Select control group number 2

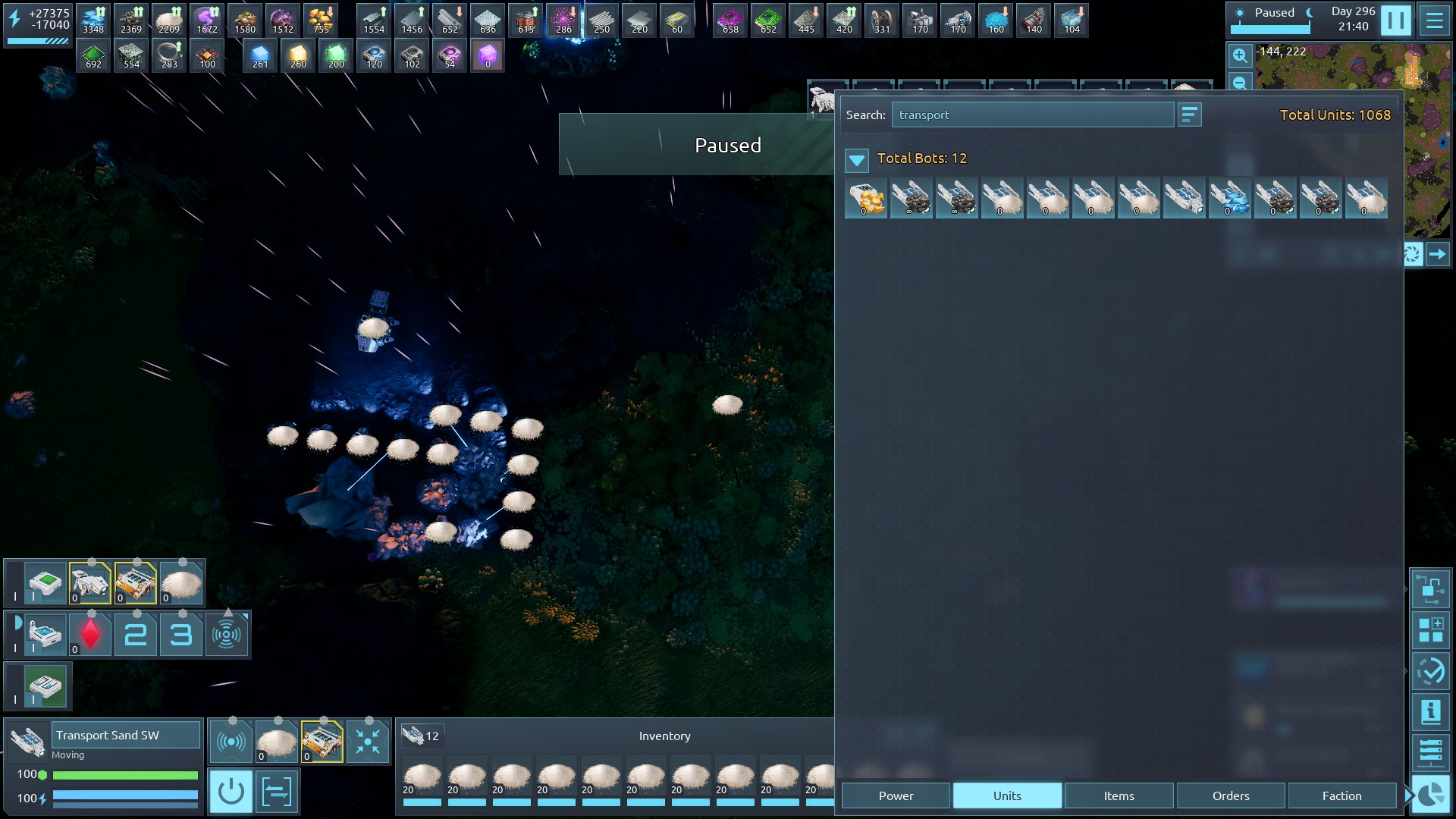click(136, 635)
